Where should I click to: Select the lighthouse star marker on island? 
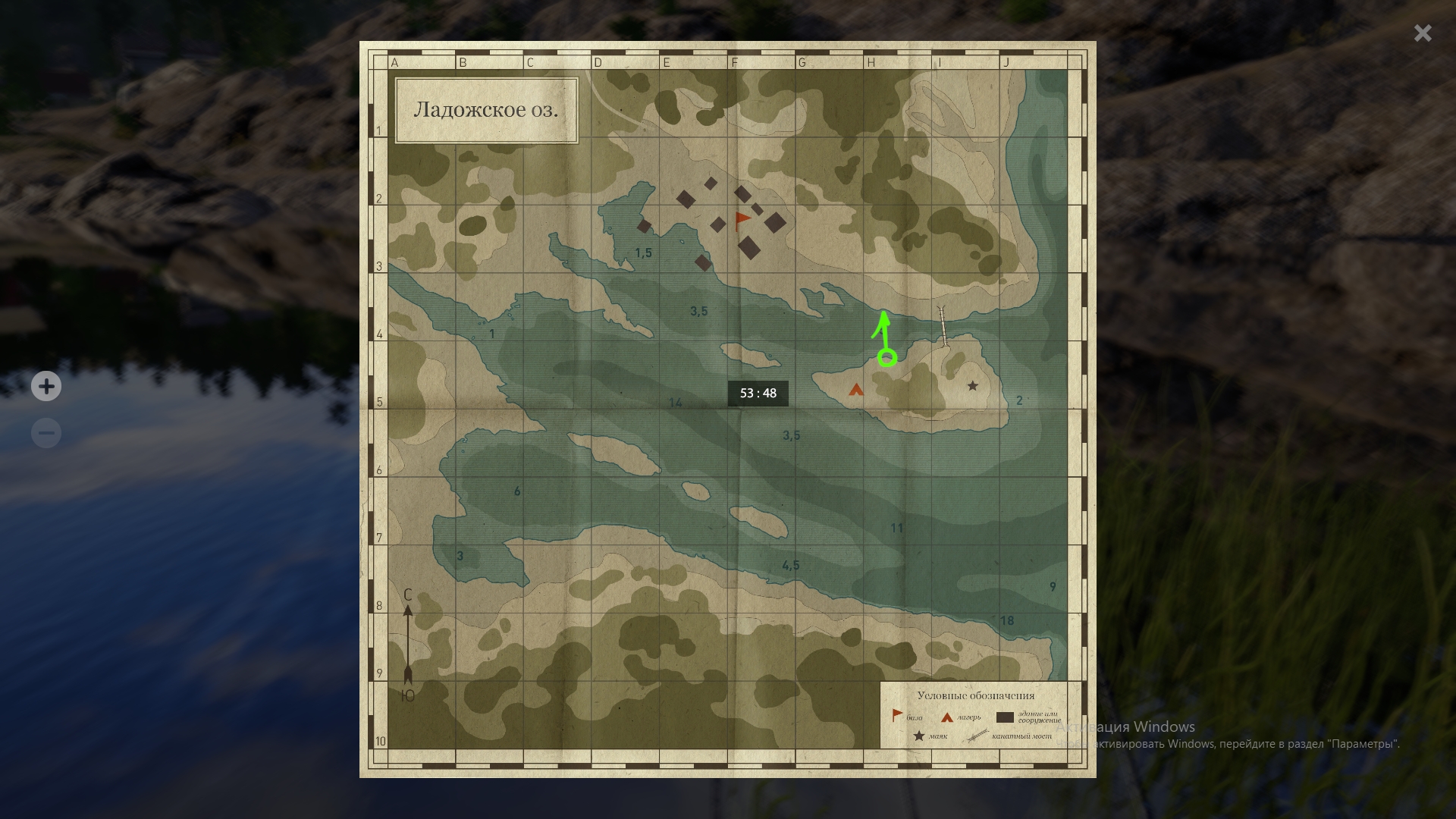point(973,386)
